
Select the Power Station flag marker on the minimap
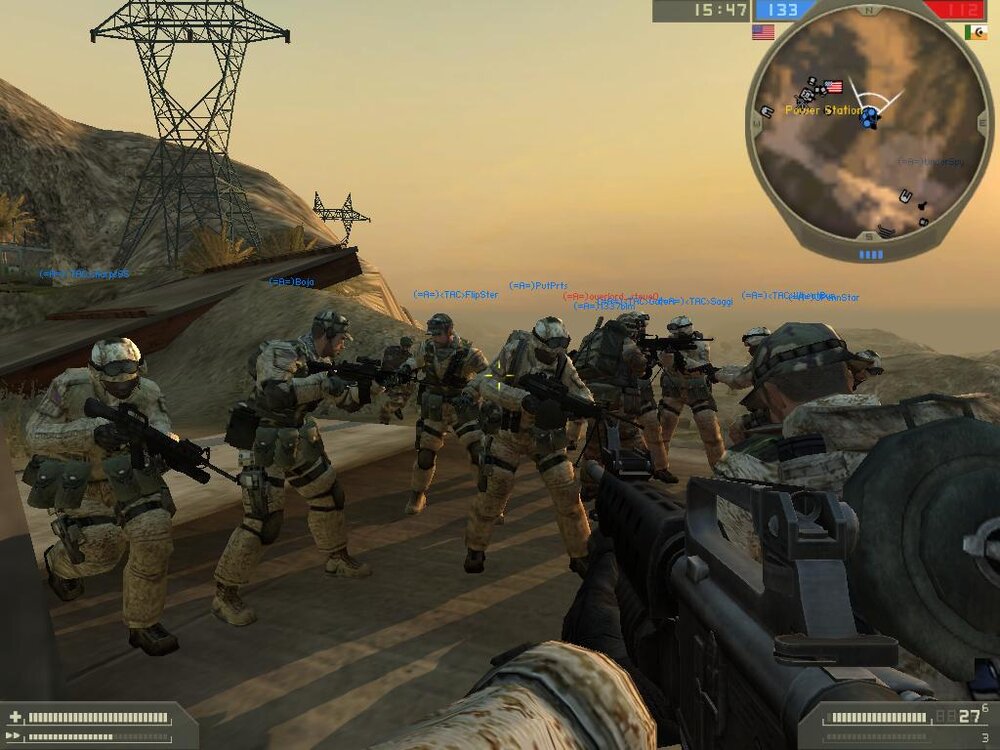(833, 87)
